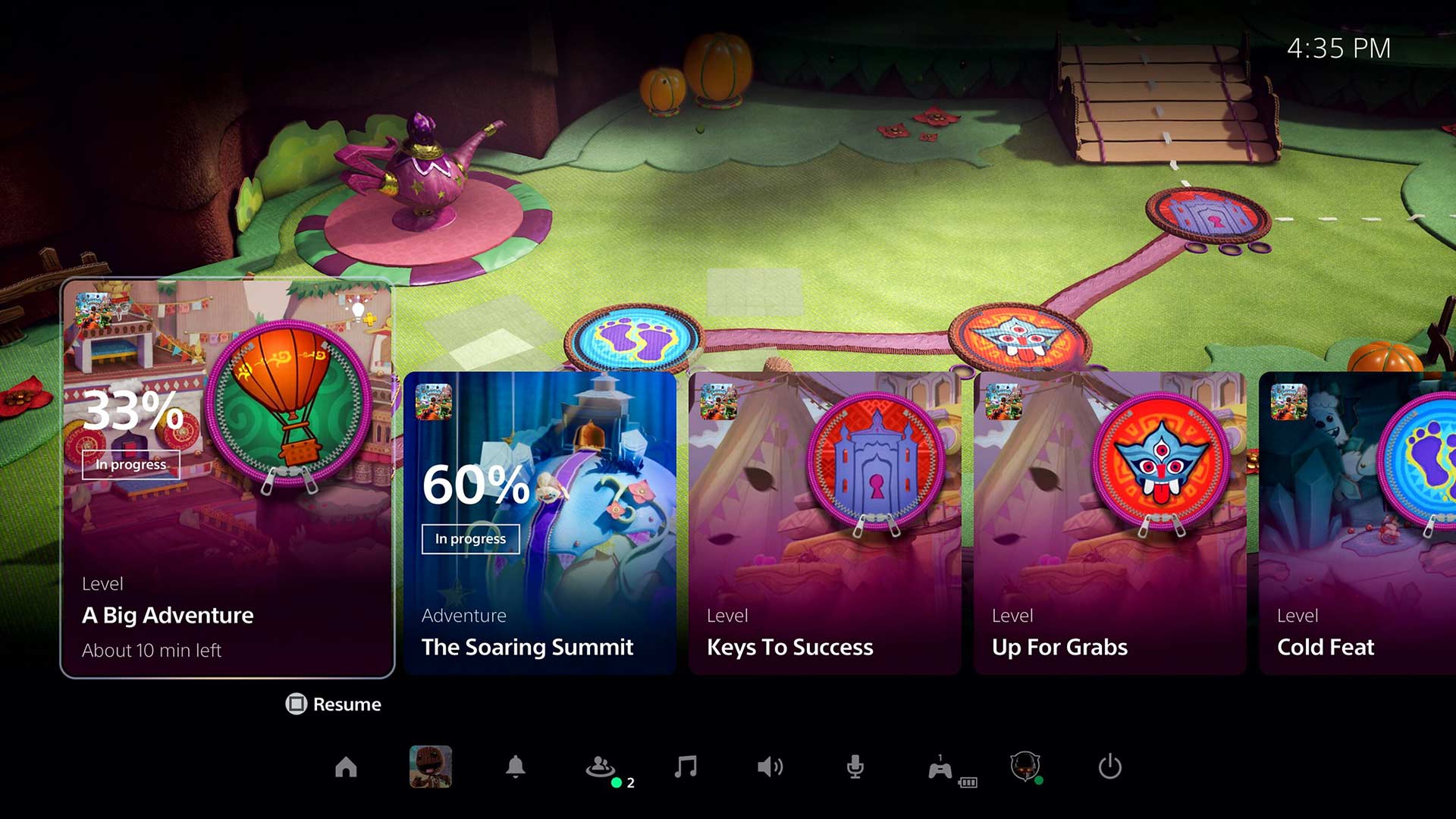Click the 60% progress indicator
This screenshot has width=1456, height=819.
click(x=475, y=488)
